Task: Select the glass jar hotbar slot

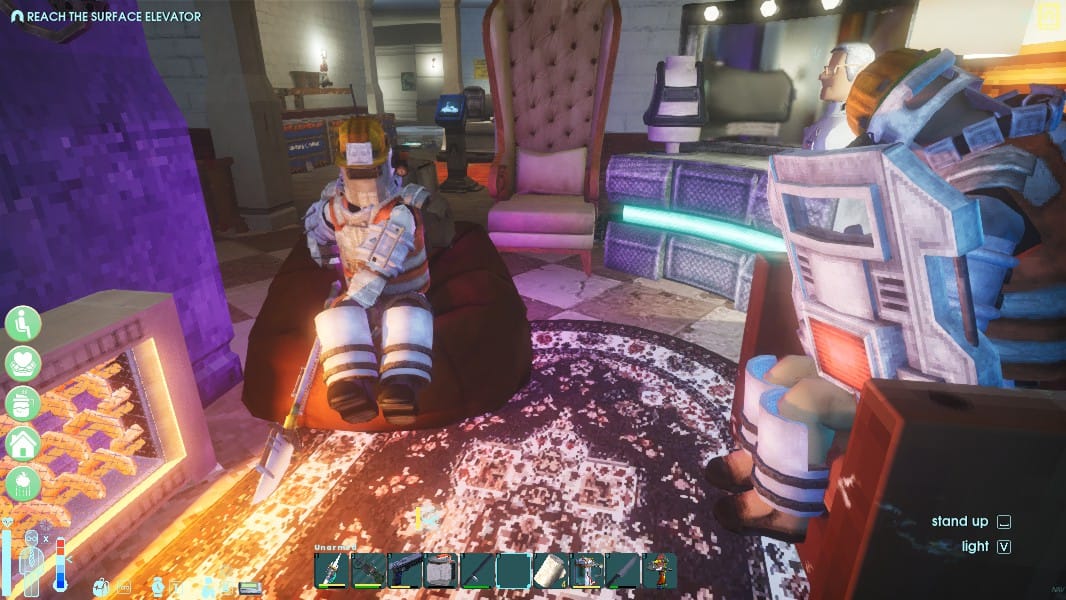Action: pyautogui.click(x=440, y=571)
